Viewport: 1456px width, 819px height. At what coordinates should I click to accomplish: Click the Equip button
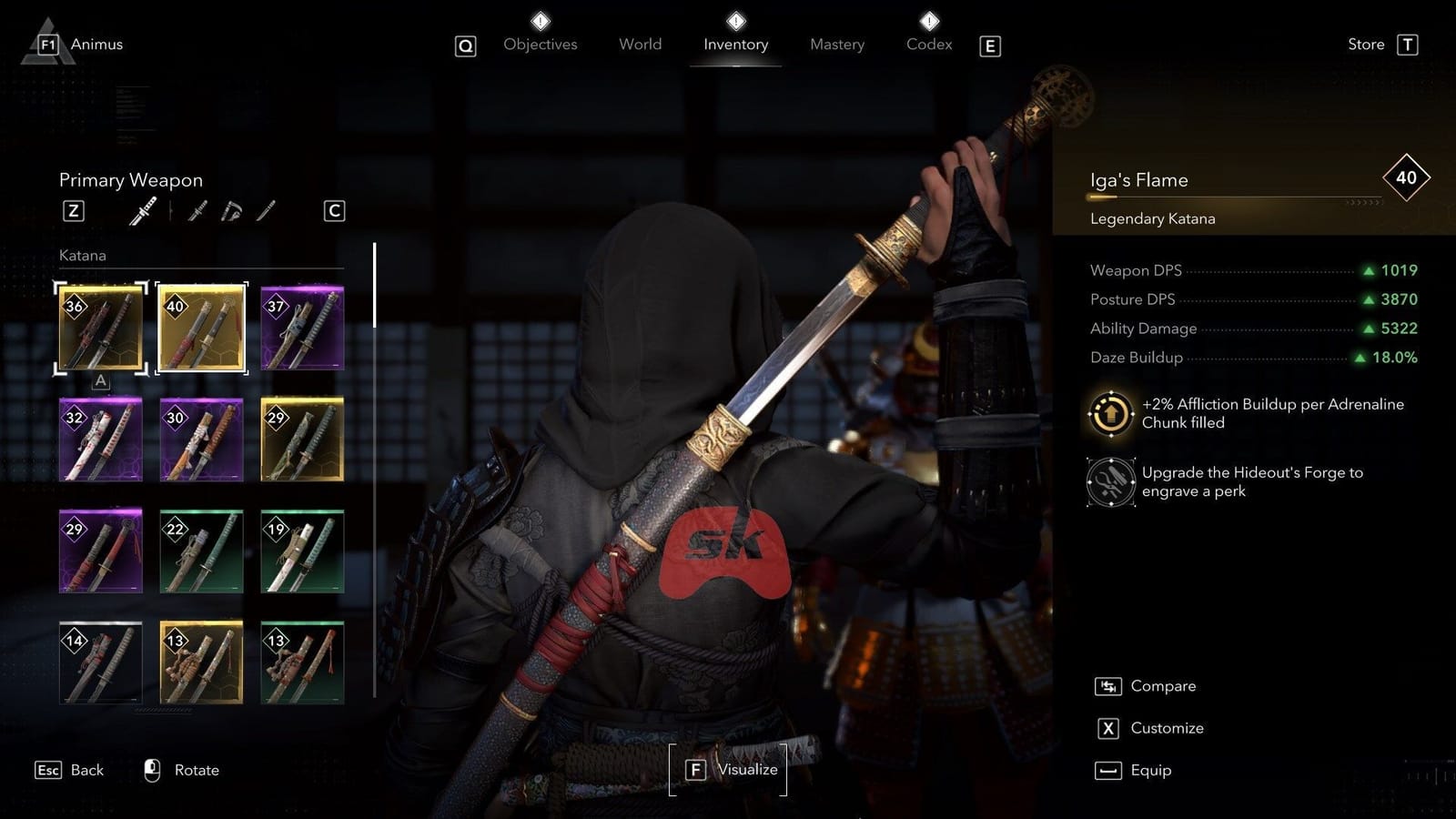click(1149, 770)
